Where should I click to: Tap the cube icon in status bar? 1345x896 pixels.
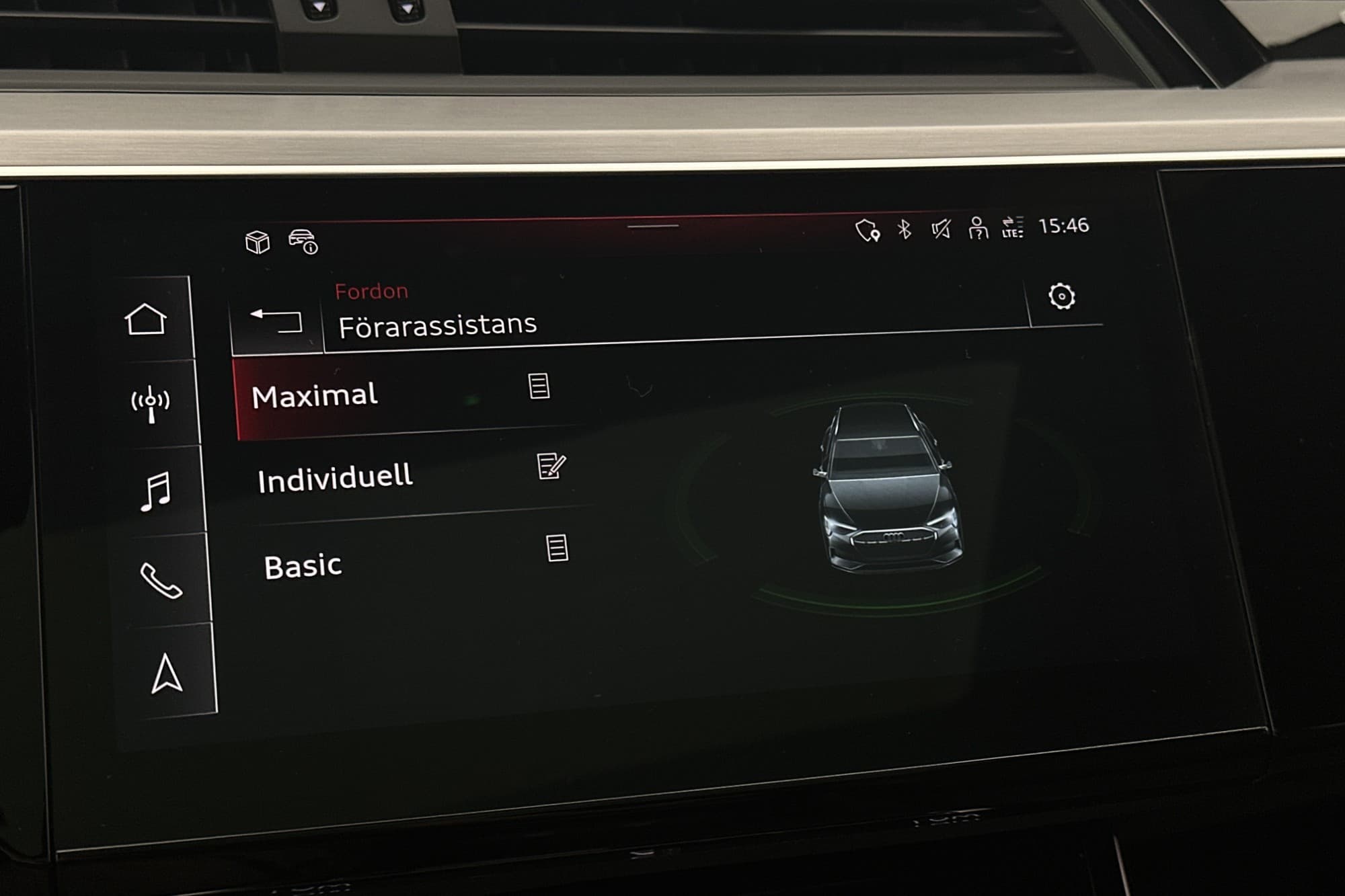pyautogui.click(x=258, y=242)
